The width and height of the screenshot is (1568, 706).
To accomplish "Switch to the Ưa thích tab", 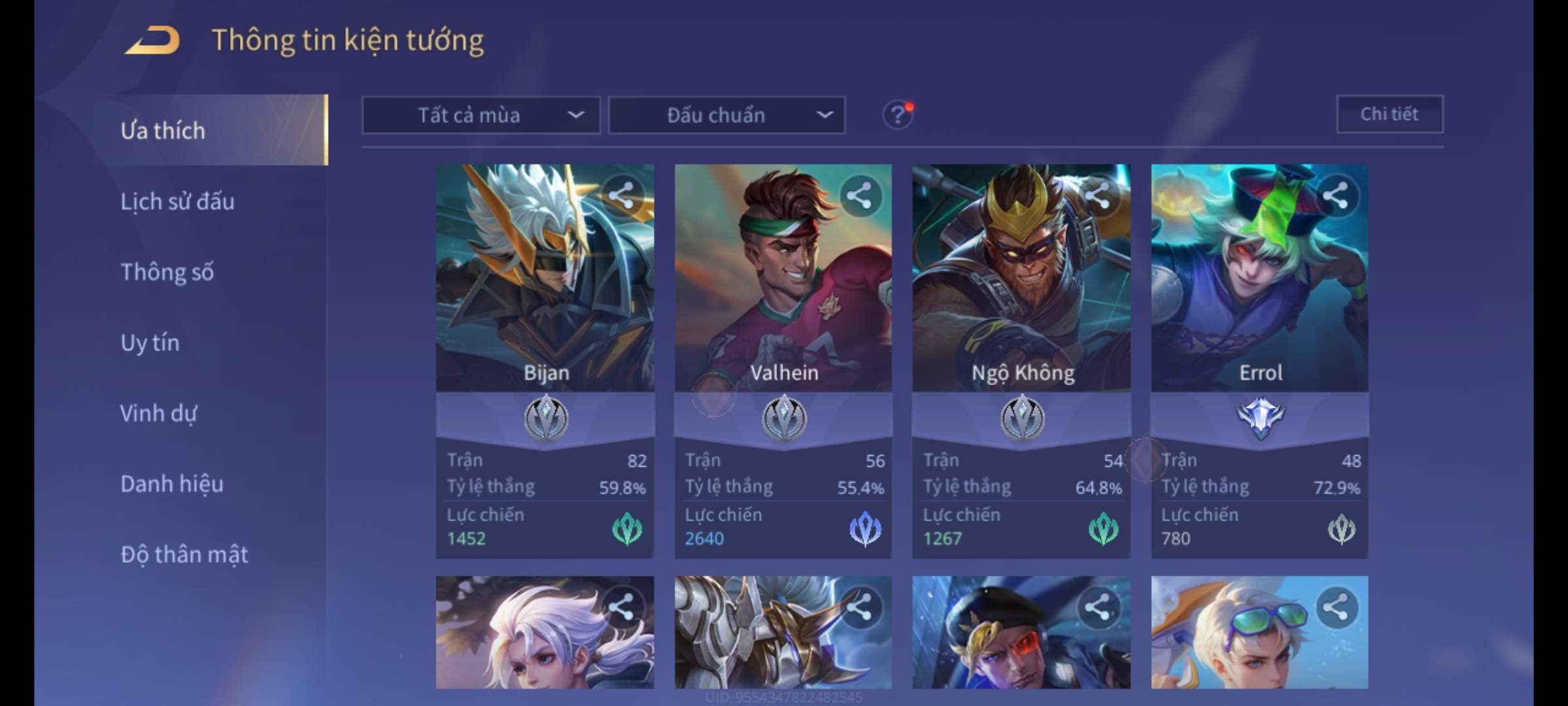I will point(163,131).
